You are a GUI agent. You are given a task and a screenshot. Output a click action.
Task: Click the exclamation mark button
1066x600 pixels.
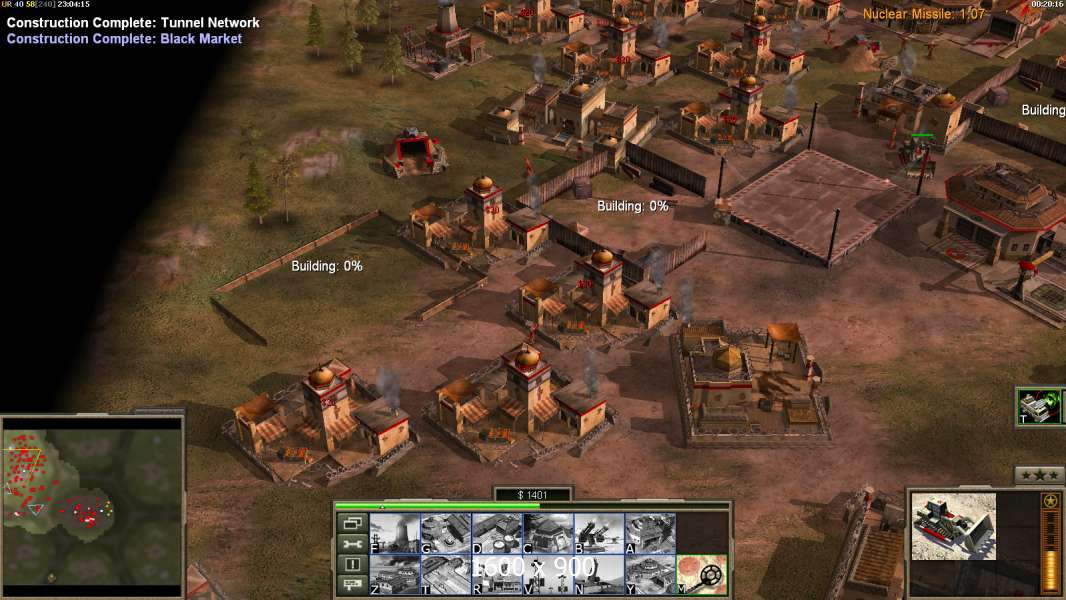tap(352, 565)
